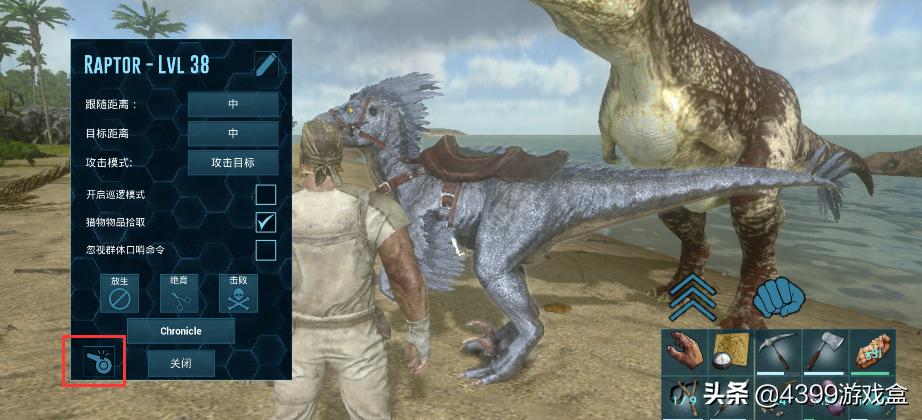Open the map and compass hotbar slot
This screenshot has width=922, height=420.
point(732,351)
